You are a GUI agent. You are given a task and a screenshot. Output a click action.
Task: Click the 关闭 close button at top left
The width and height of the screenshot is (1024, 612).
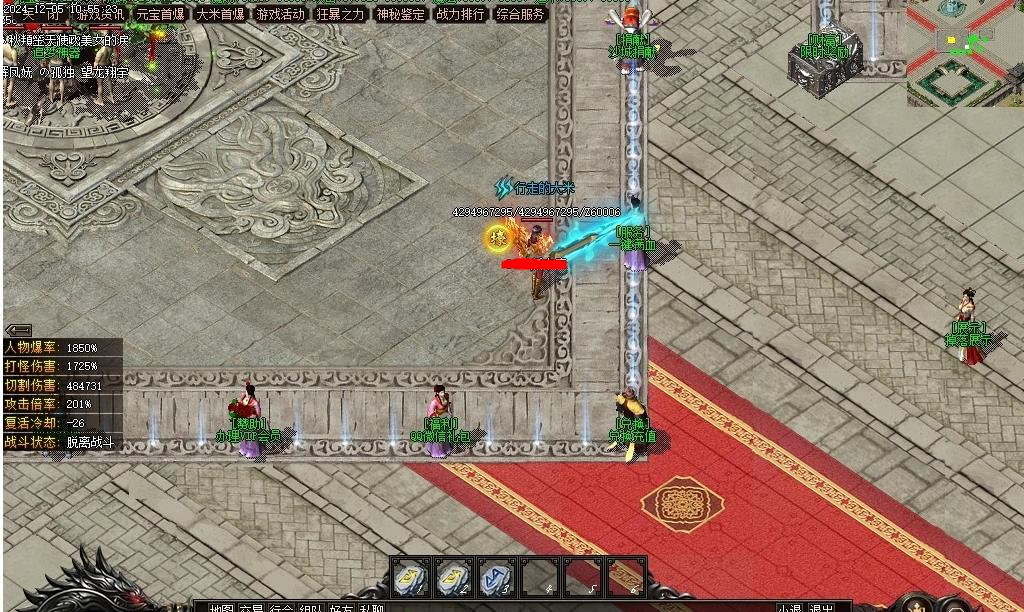[x=38, y=14]
